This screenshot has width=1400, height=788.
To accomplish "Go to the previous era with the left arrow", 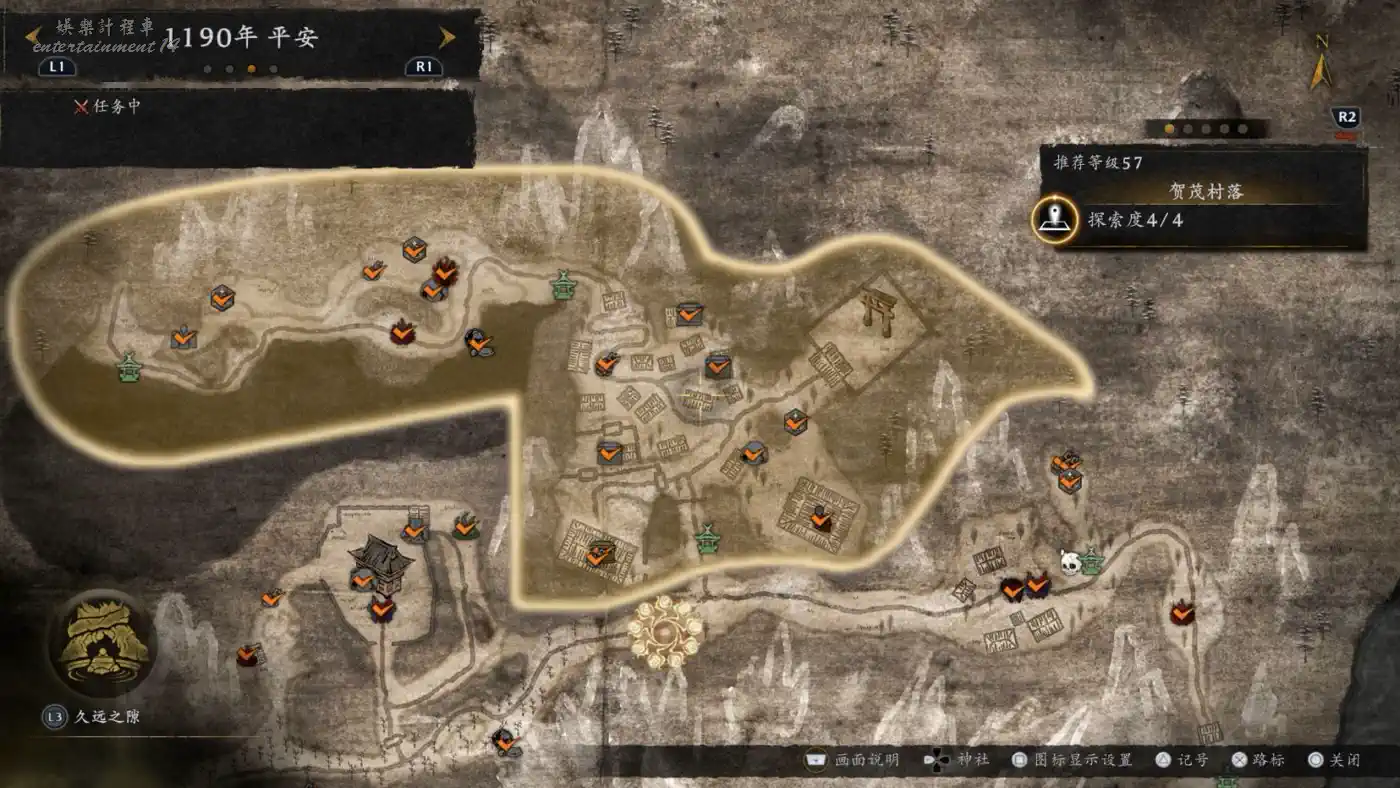I will 33,38.
